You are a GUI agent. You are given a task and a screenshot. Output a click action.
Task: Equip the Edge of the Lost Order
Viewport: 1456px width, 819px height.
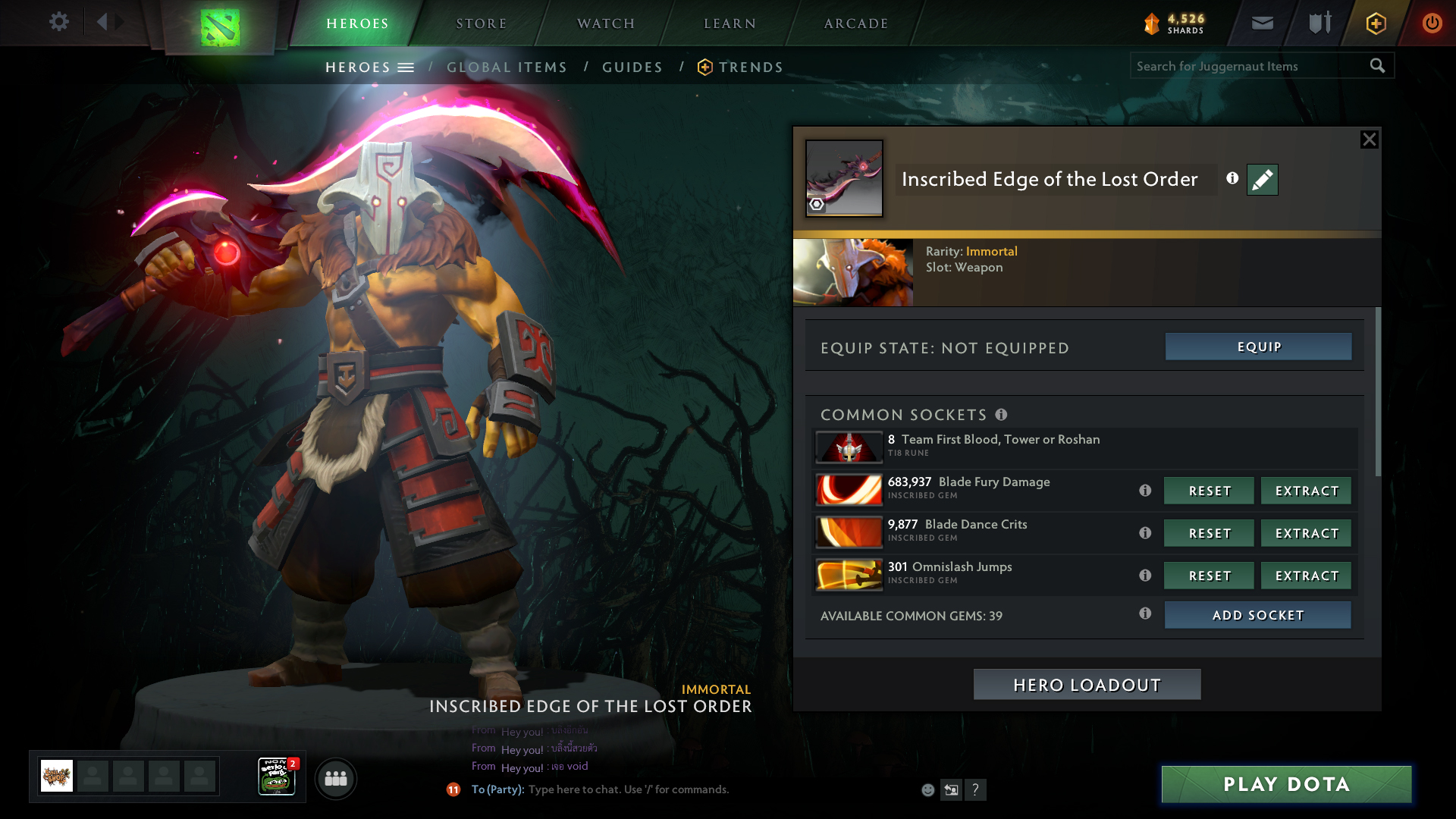[x=1258, y=347]
